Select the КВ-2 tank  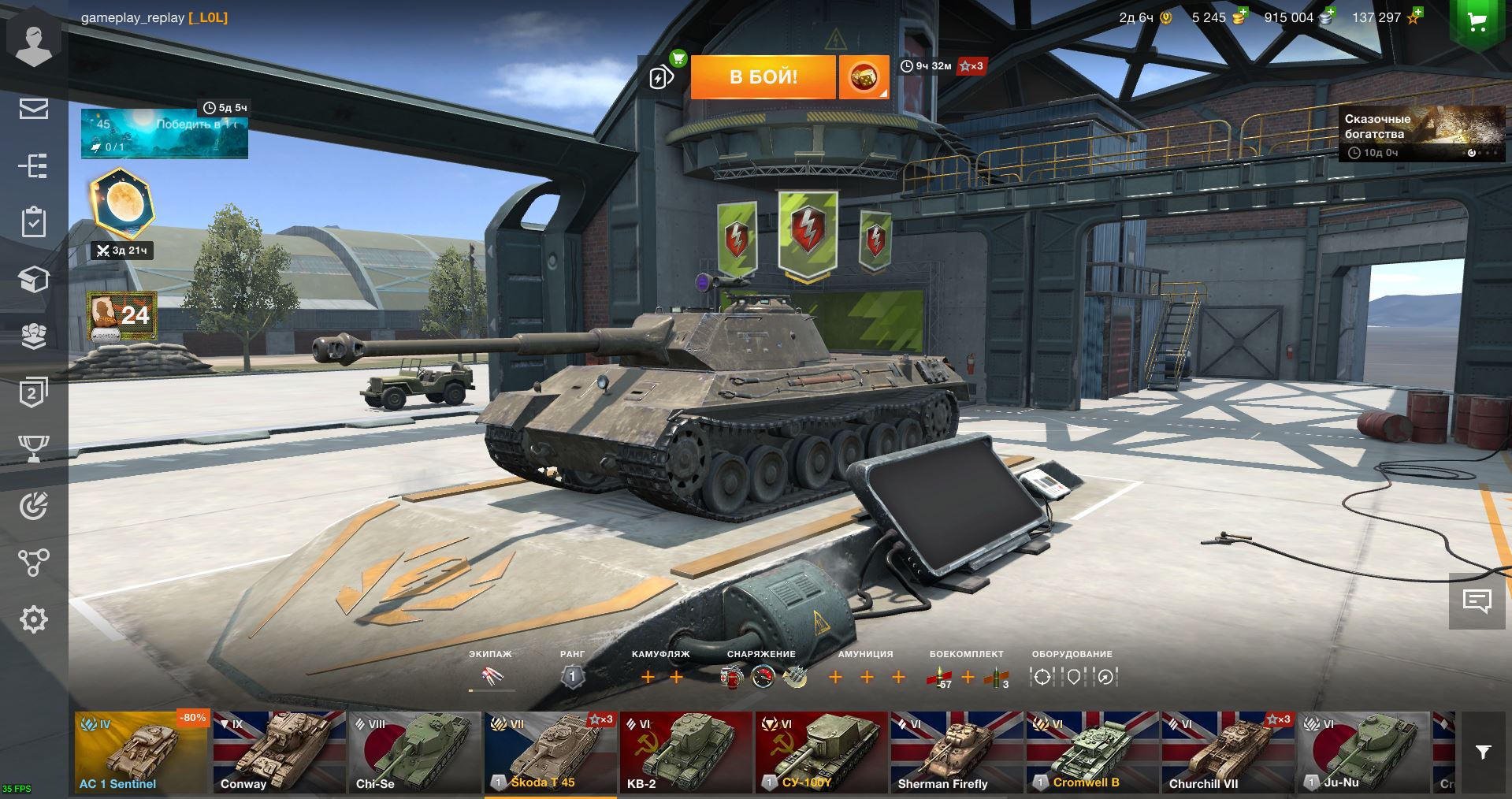[x=685, y=753]
